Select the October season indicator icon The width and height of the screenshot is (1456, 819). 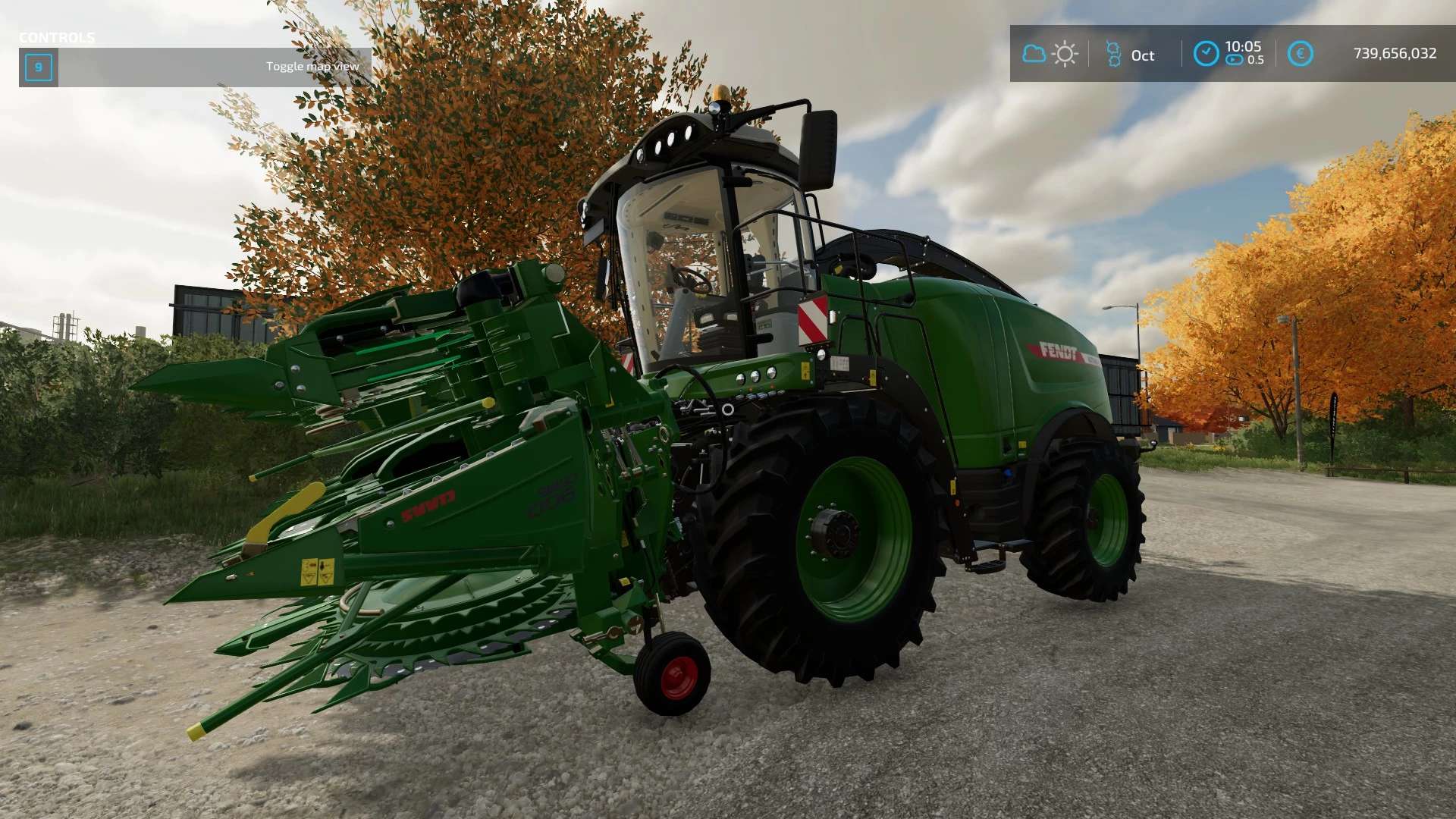click(1113, 55)
